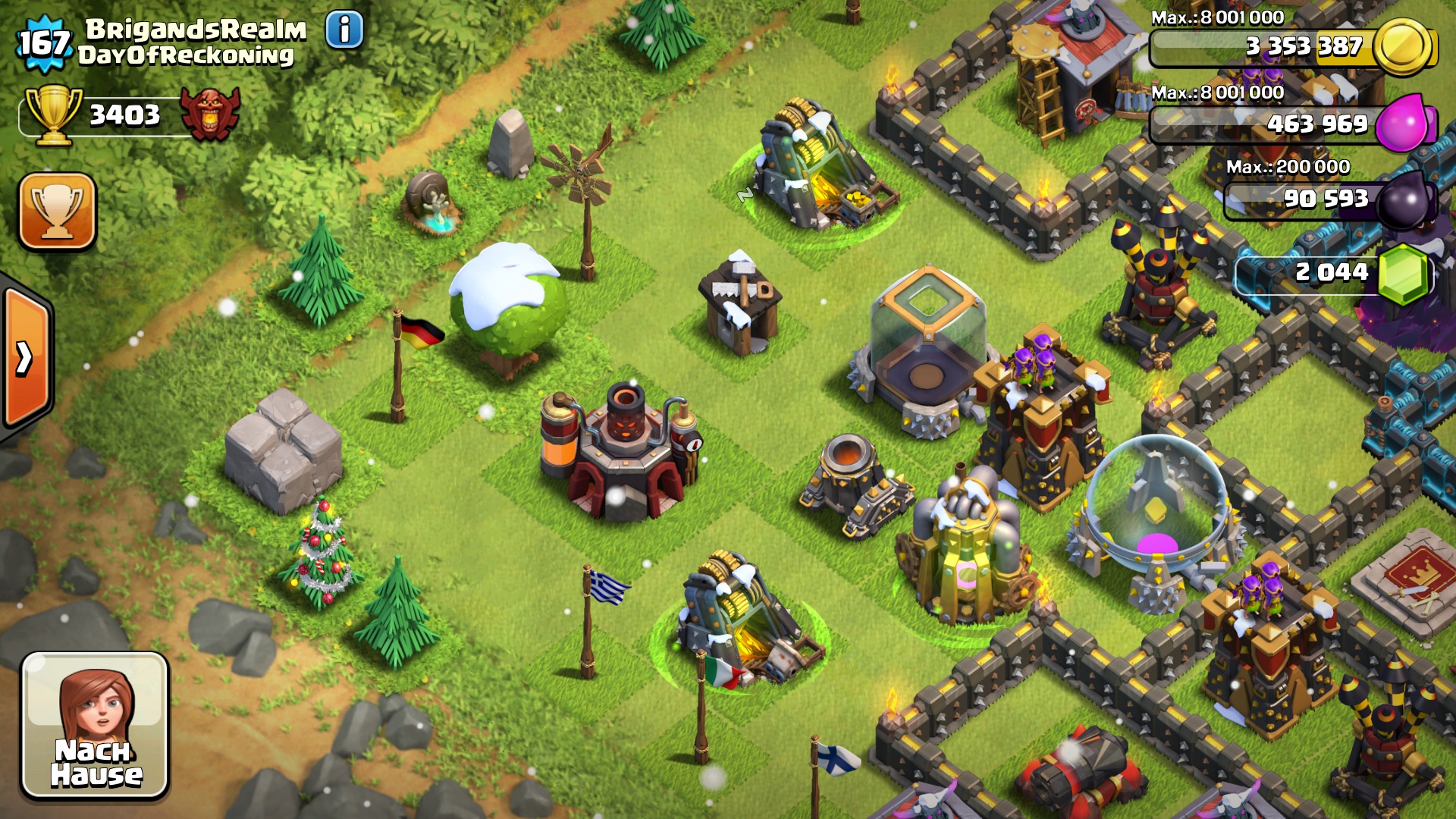This screenshot has height=819, width=1456.
Task: Expand the orange side arrow panel
Action: pos(26,358)
